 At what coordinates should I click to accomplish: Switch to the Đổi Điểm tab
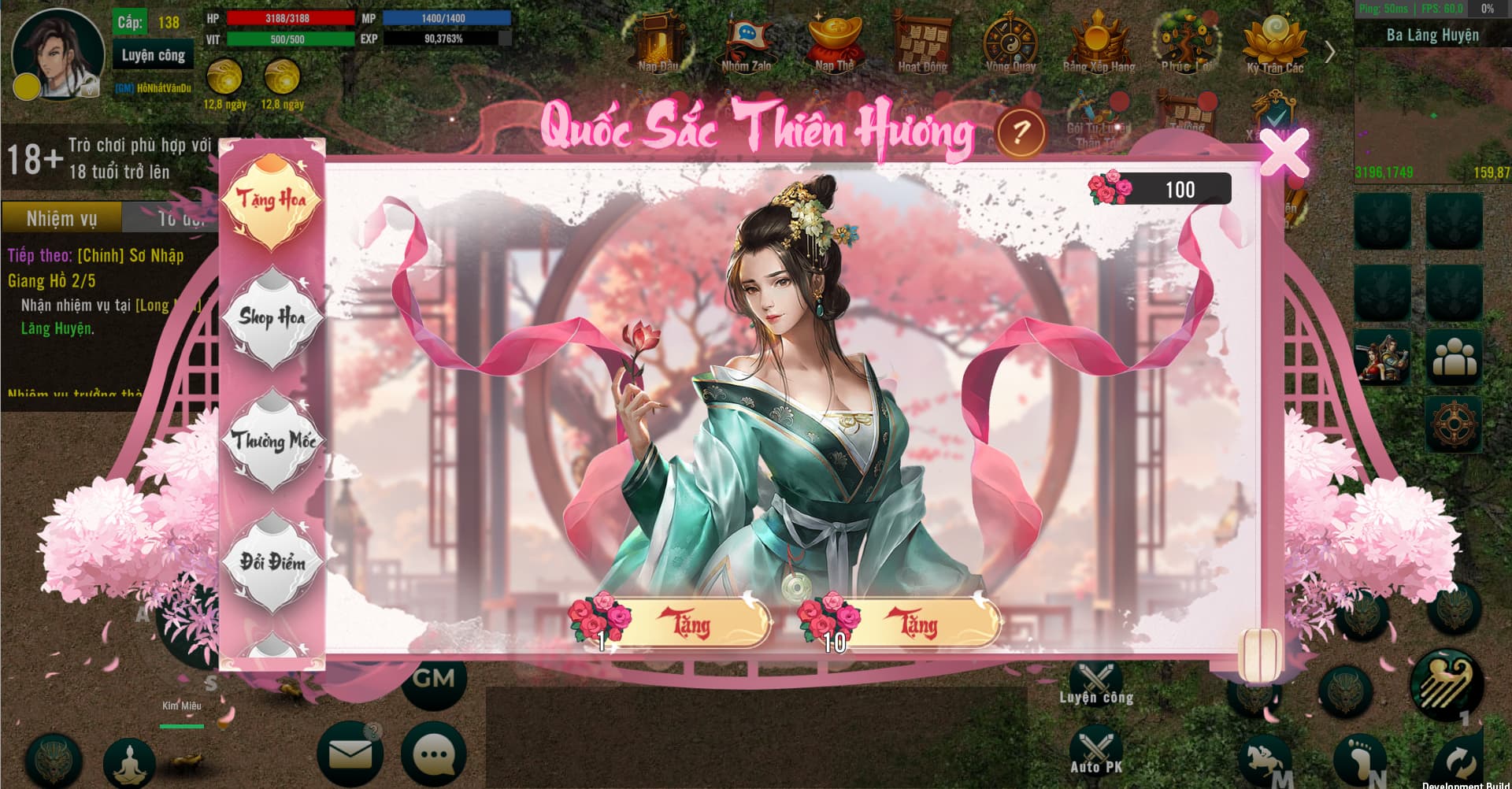[272, 561]
